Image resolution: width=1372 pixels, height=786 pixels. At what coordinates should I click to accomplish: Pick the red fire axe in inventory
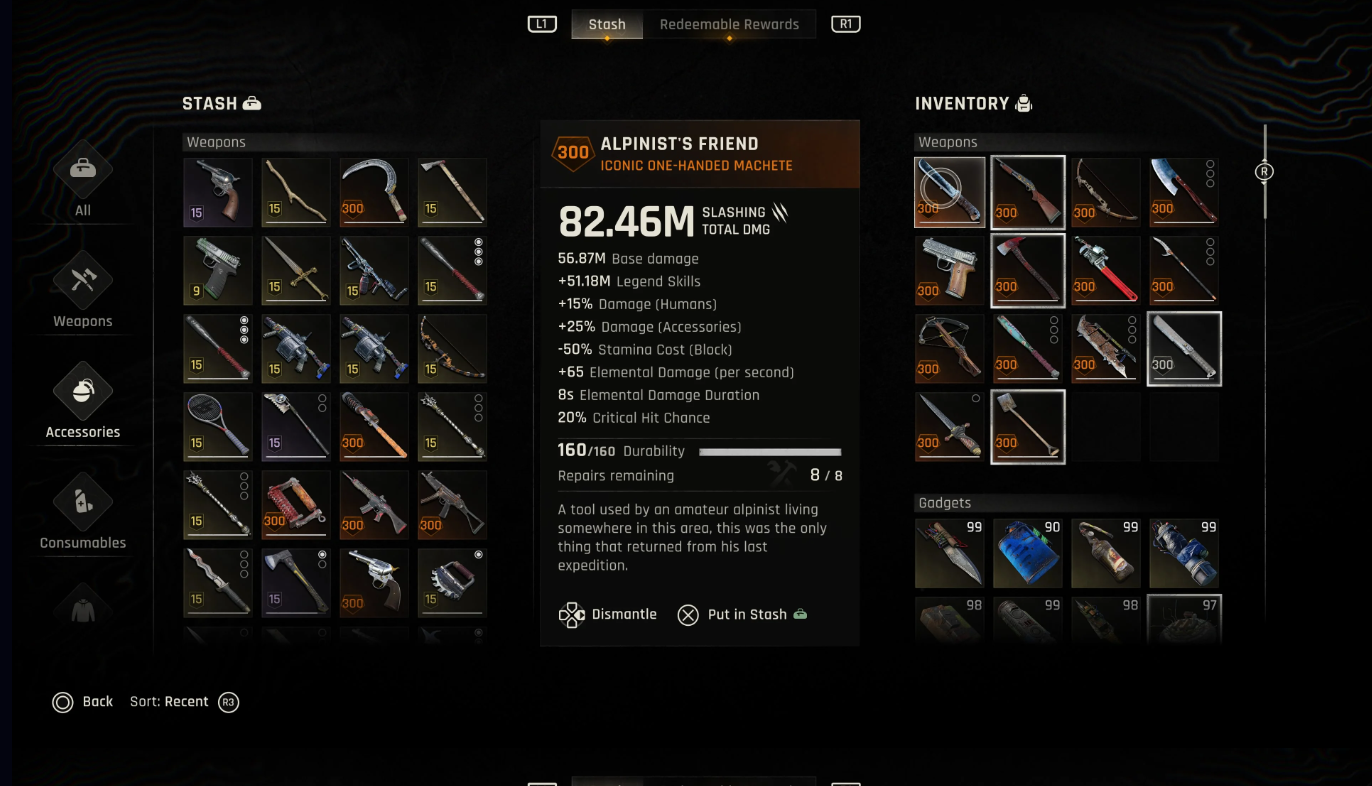pos(1028,270)
